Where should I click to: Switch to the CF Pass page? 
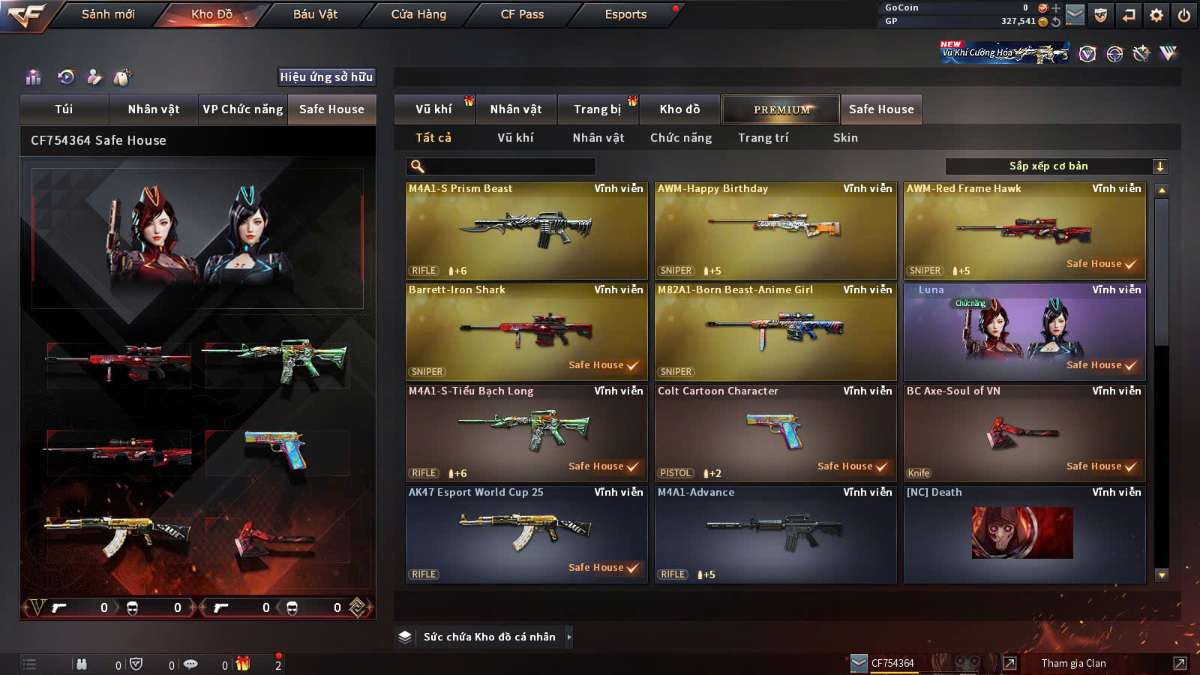pyautogui.click(x=522, y=15)
